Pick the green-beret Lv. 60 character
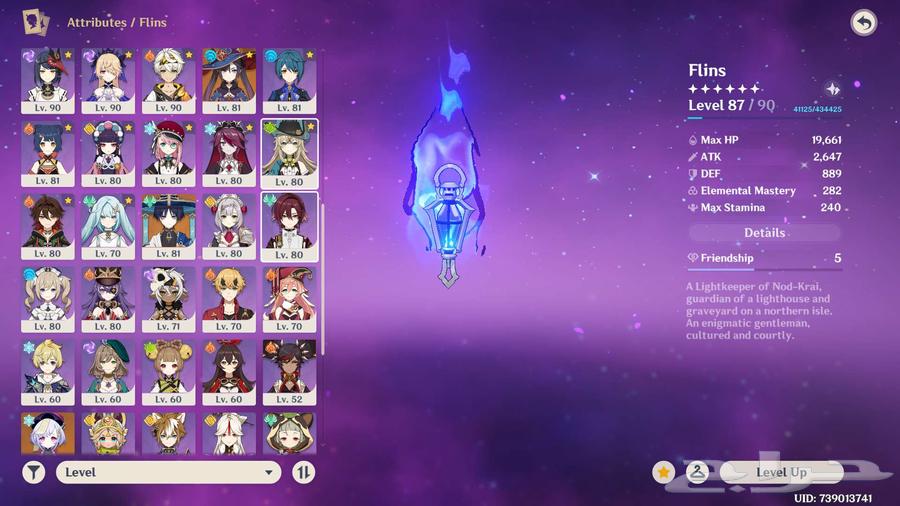 [107, 370]
